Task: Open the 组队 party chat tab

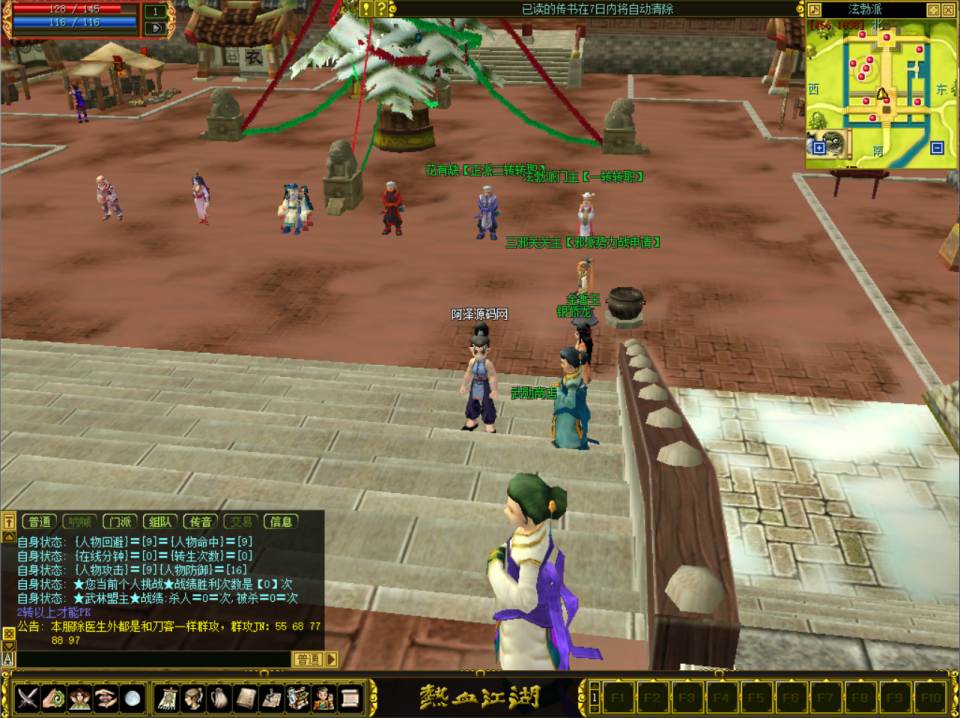Action: point(160,521)
